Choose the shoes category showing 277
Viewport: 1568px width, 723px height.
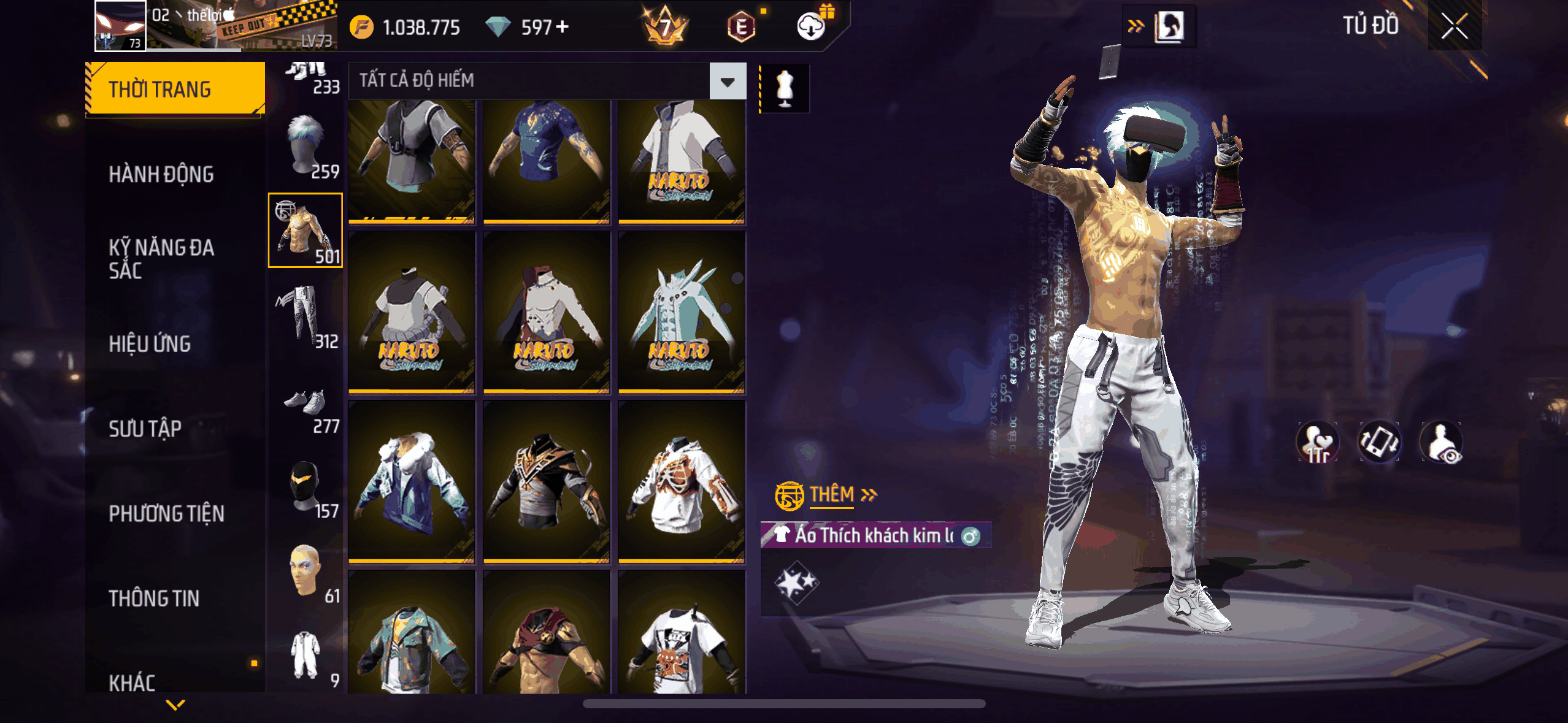tap(306, 408)
